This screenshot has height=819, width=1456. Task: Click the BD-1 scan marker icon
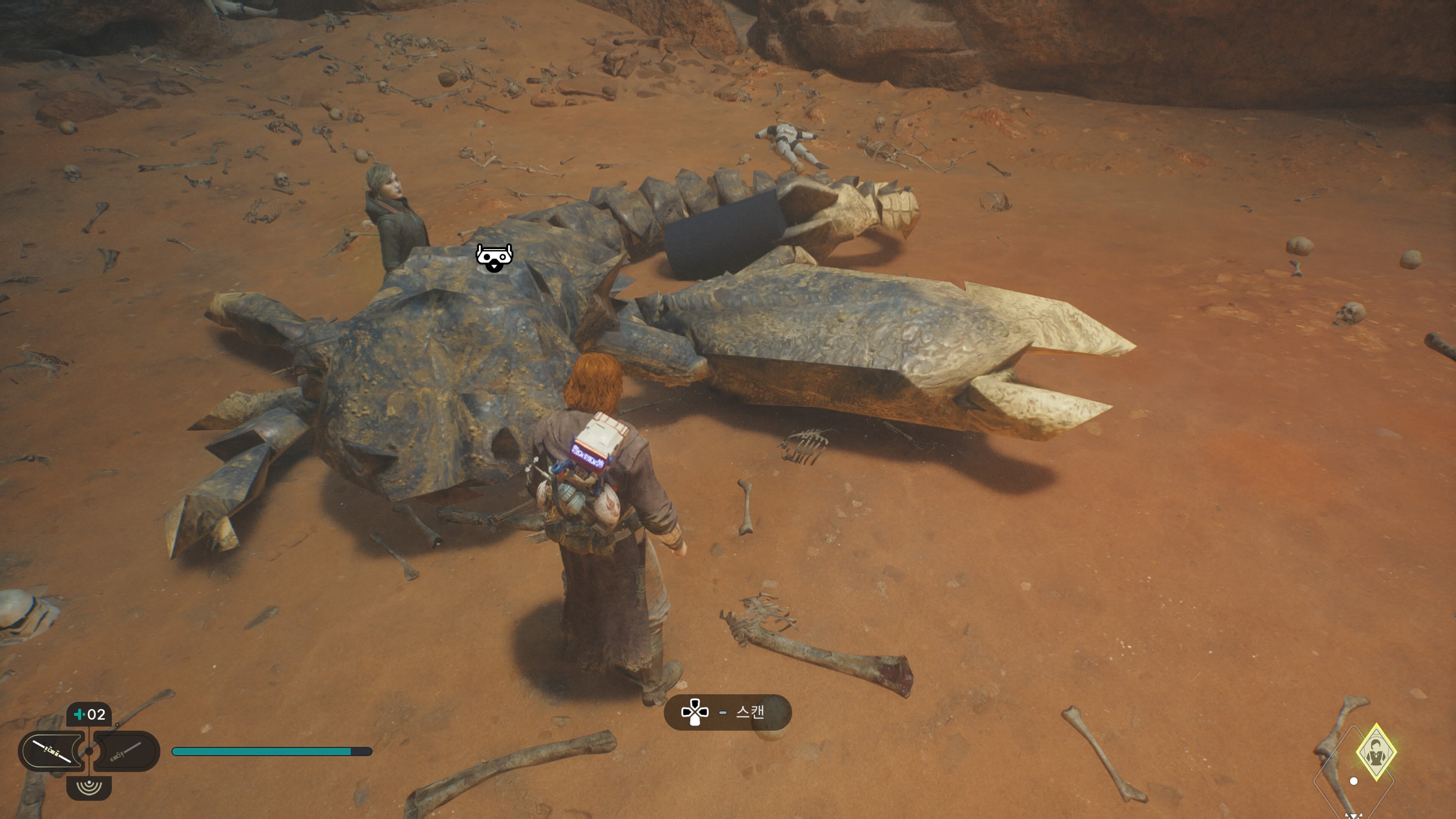[494, 258]
